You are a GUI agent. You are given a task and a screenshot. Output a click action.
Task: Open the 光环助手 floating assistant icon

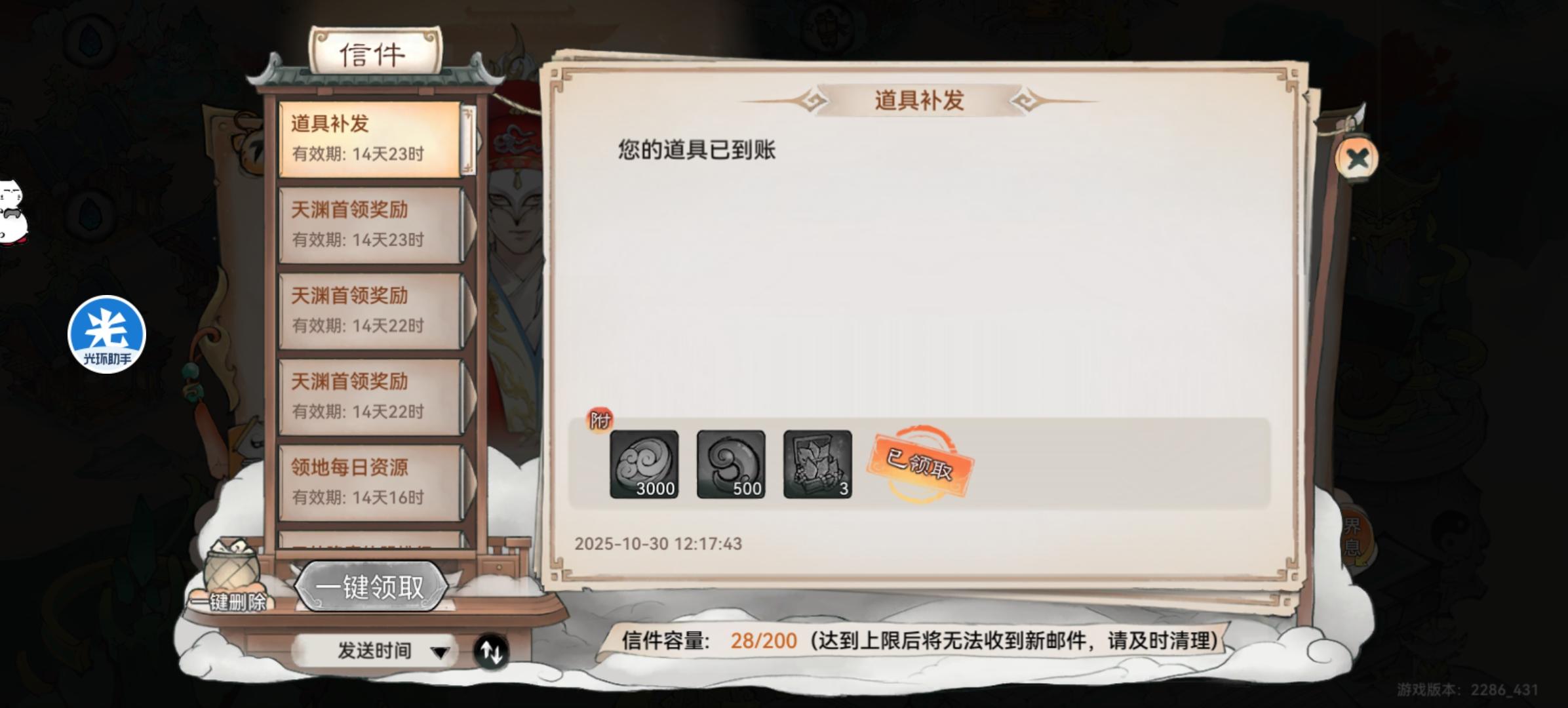[107, 332]
